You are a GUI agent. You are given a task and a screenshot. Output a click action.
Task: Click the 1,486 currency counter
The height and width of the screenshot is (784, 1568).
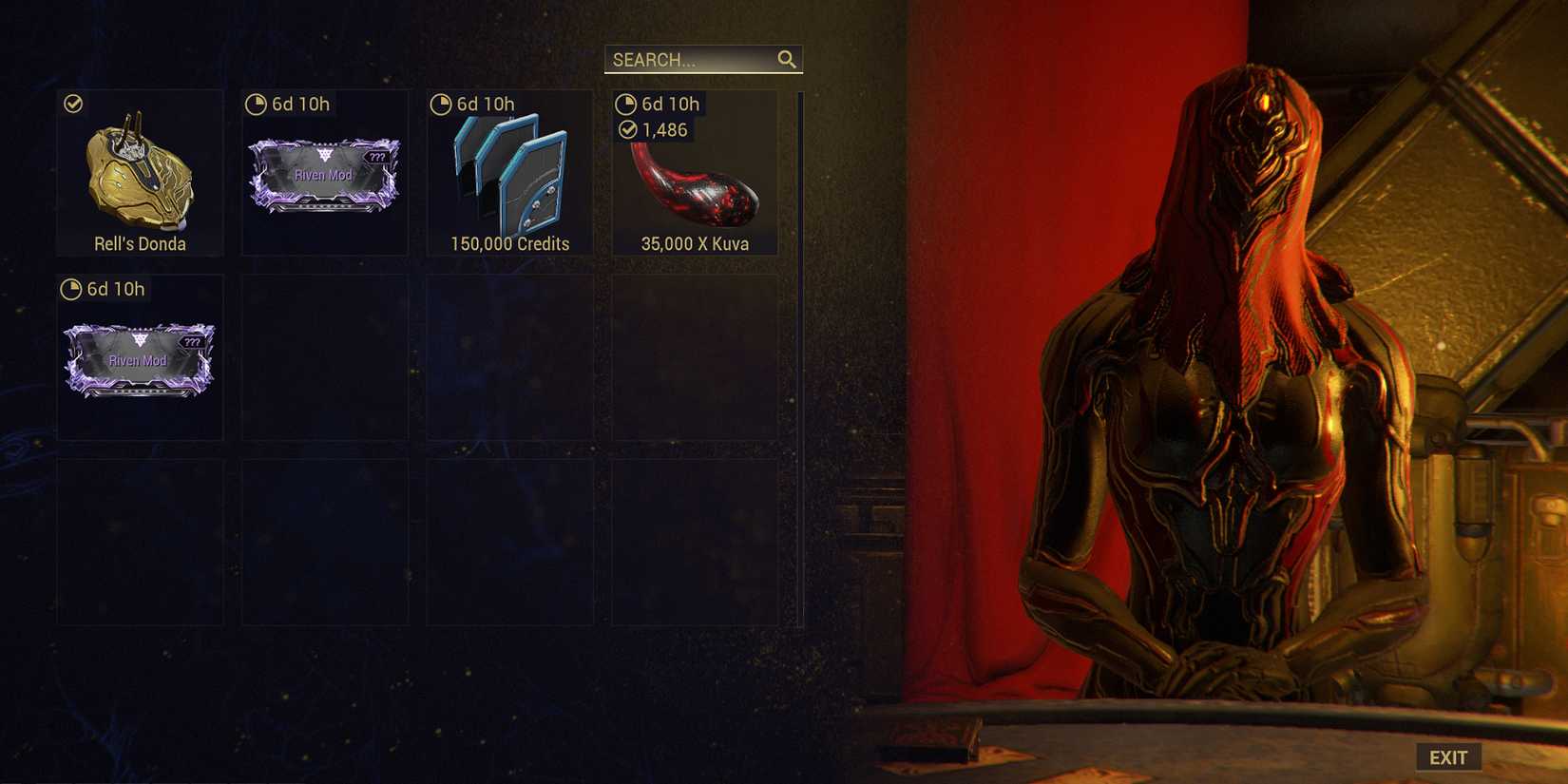tap(661, 130)
